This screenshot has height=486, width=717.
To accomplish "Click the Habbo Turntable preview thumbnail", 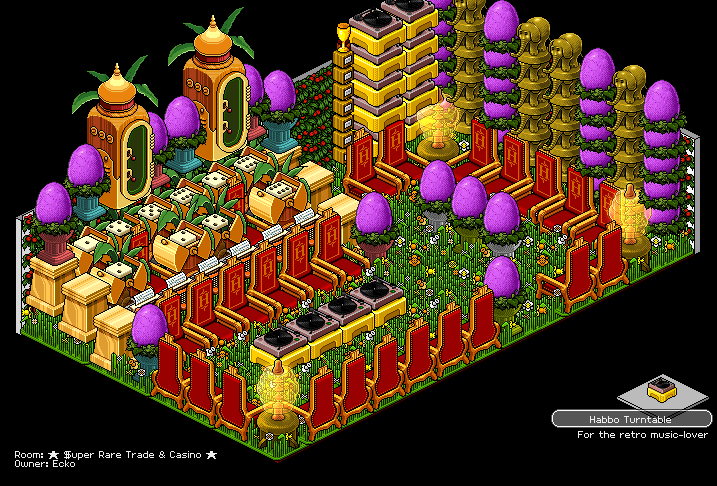I will click(659, 385).
